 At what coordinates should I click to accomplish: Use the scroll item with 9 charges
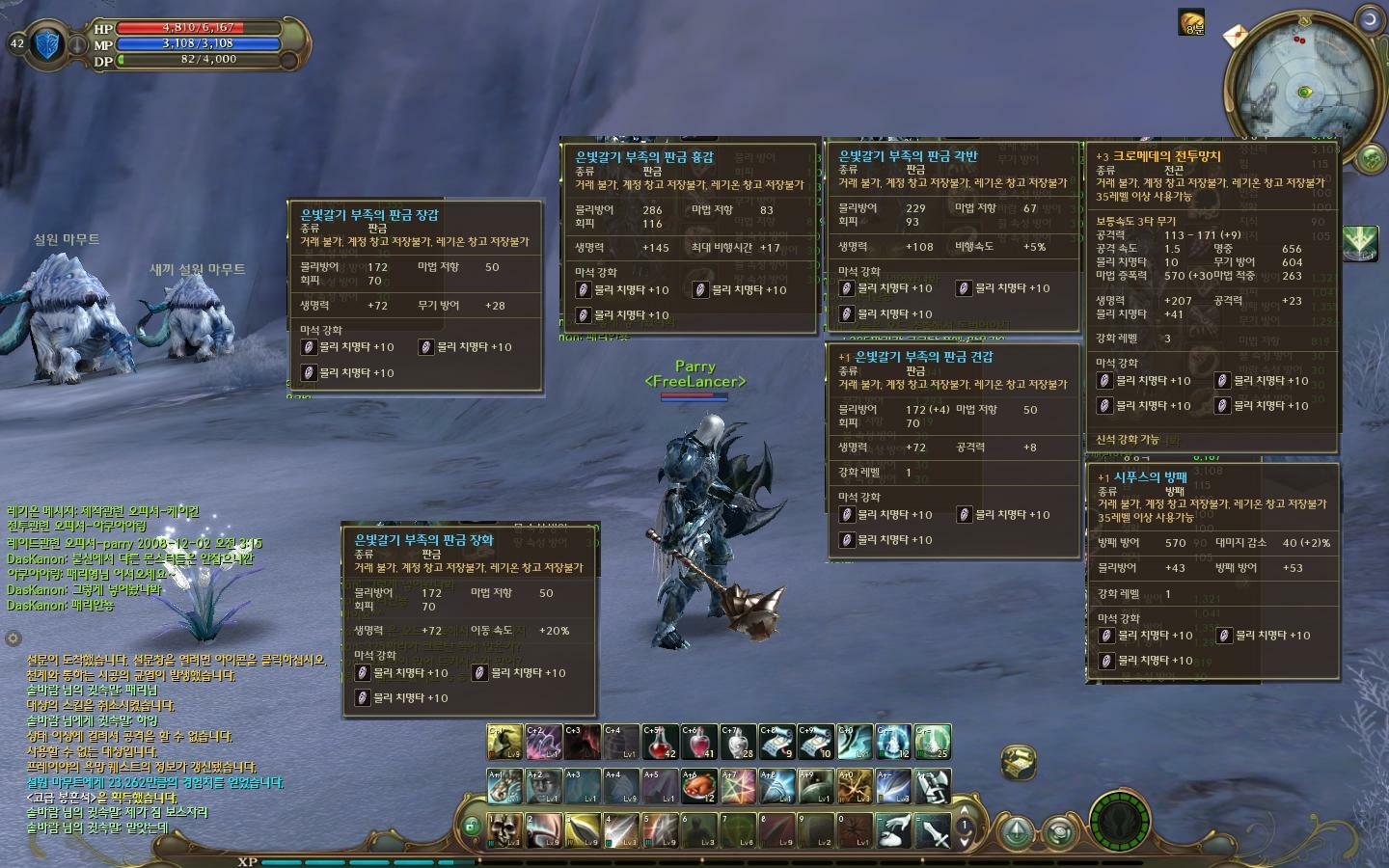[x=777, y=742]
